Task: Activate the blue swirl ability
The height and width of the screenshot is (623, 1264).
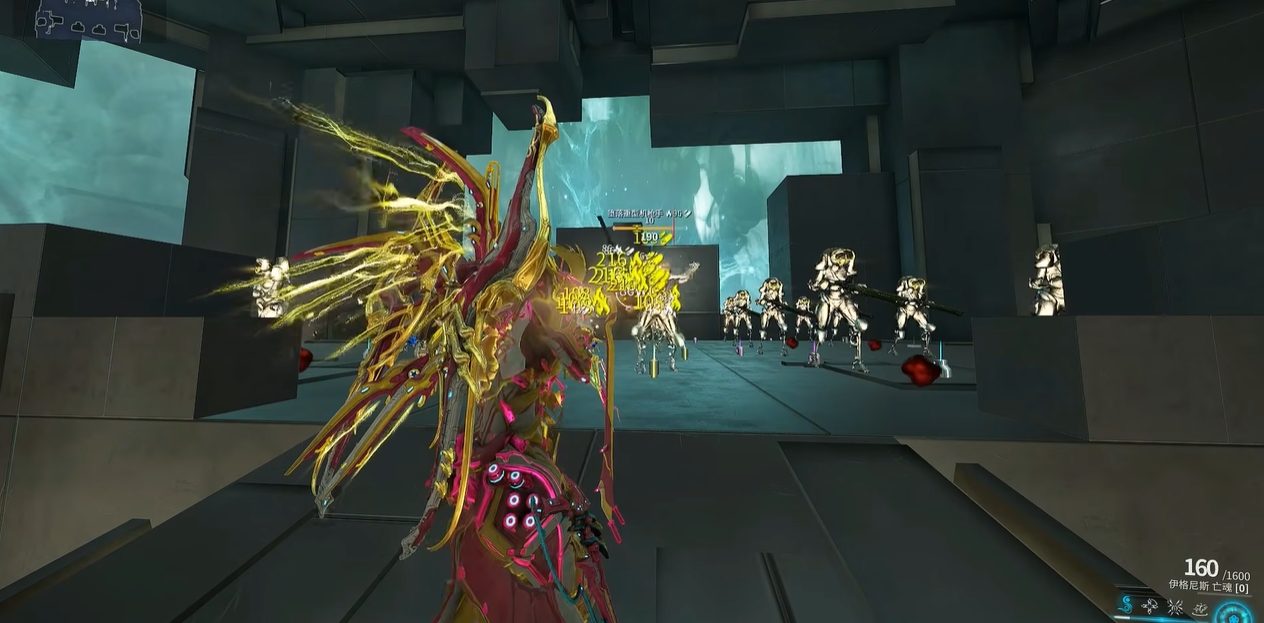Action: [x=1127, y=606]
